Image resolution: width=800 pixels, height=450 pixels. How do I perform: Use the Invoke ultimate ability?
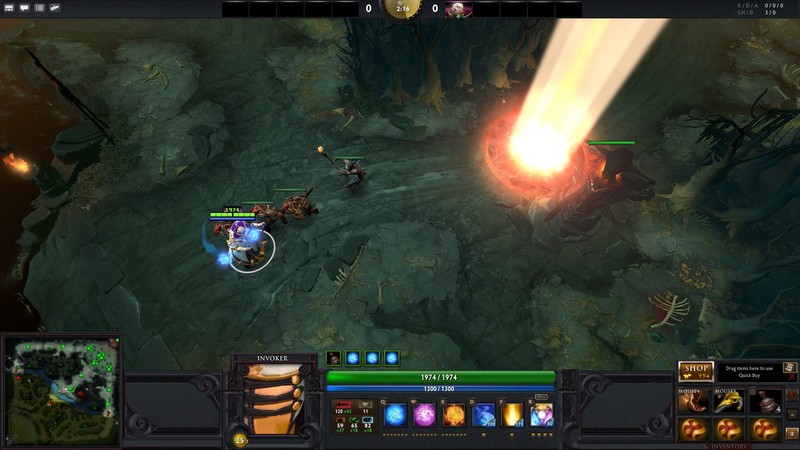pyautogui.click(x=542, y=414)
